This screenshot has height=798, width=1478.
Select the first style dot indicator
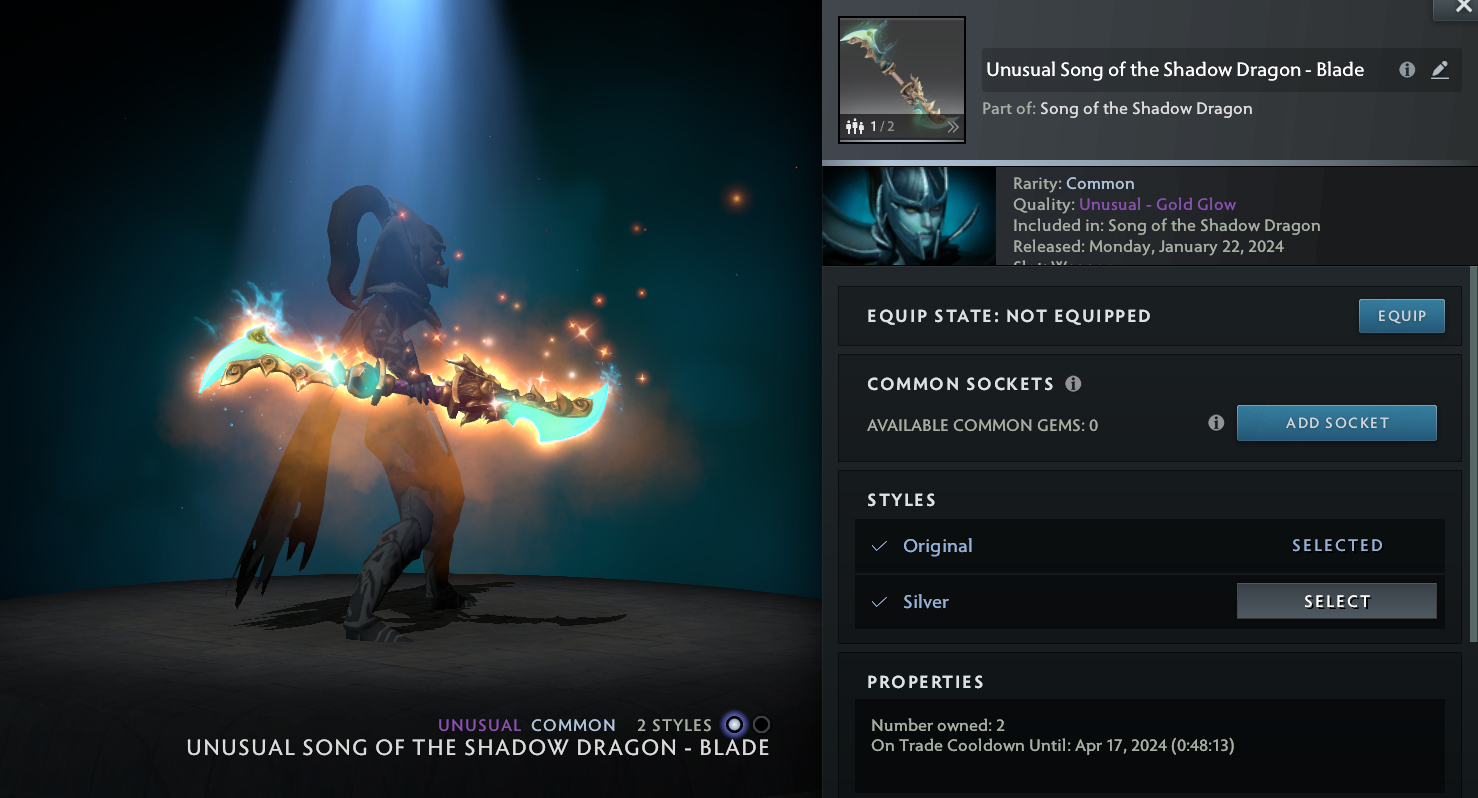click(735, 725)
